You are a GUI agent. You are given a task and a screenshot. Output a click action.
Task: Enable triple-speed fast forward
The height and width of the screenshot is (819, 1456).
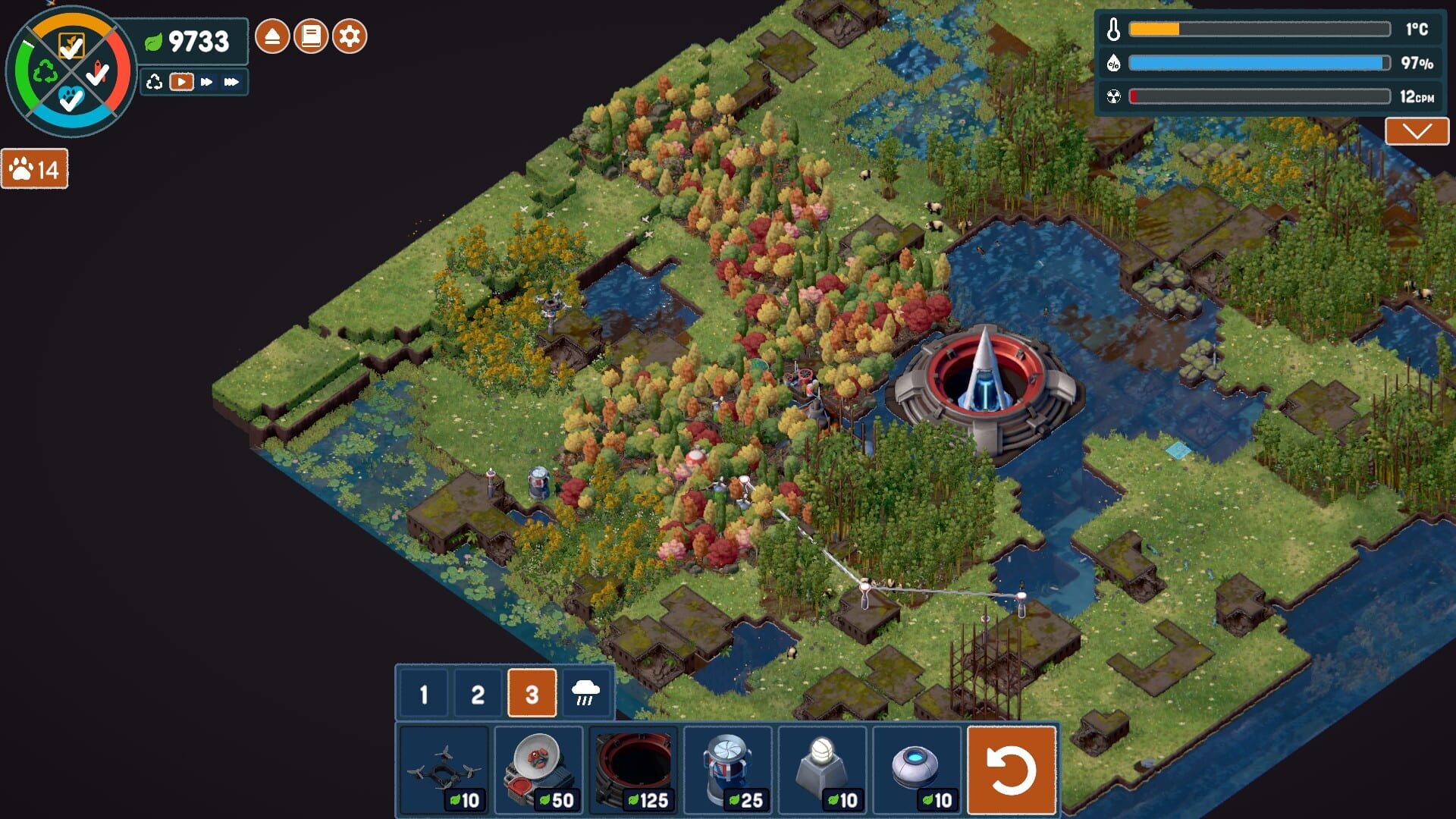click(232, 82)
